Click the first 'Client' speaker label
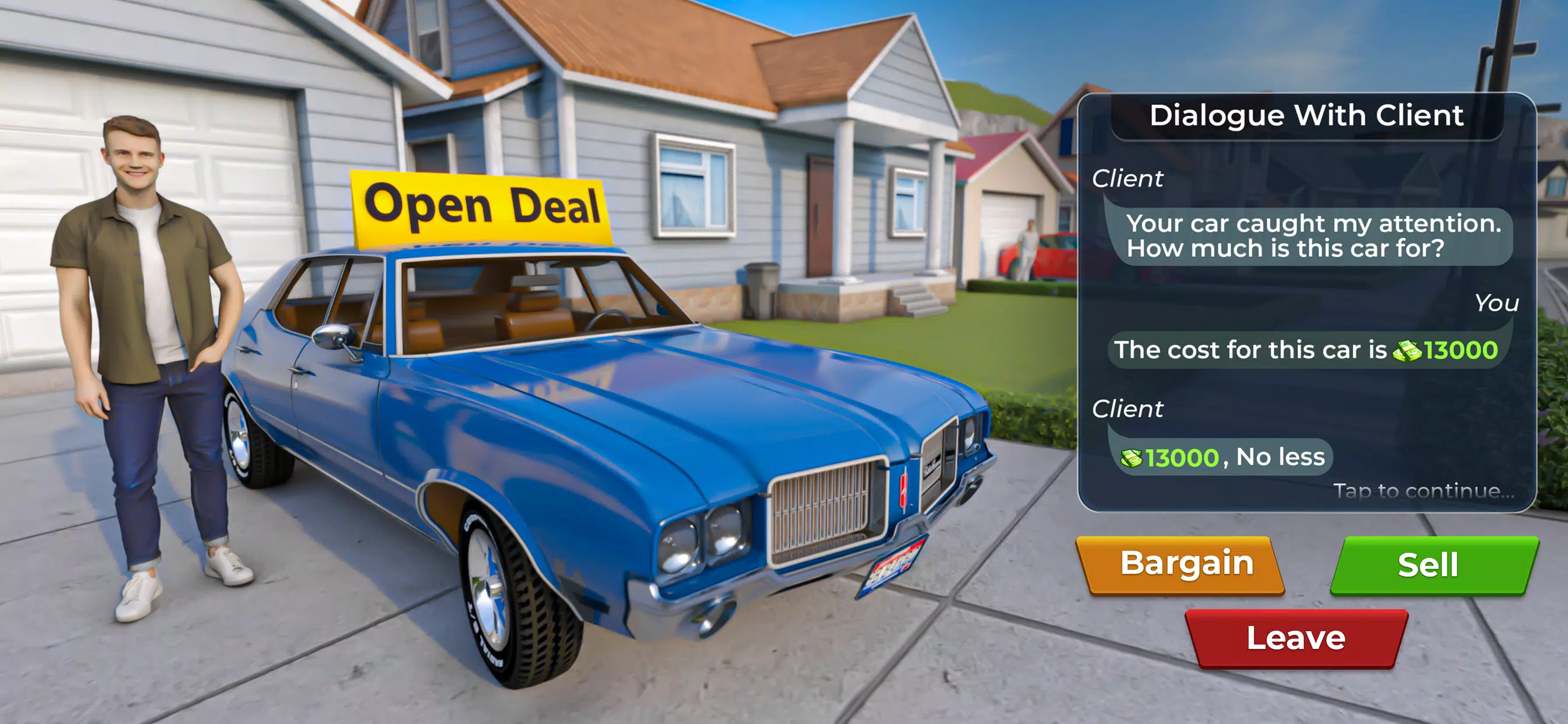The height and width of the screenshot is (724, 1568). (1129, 178)
